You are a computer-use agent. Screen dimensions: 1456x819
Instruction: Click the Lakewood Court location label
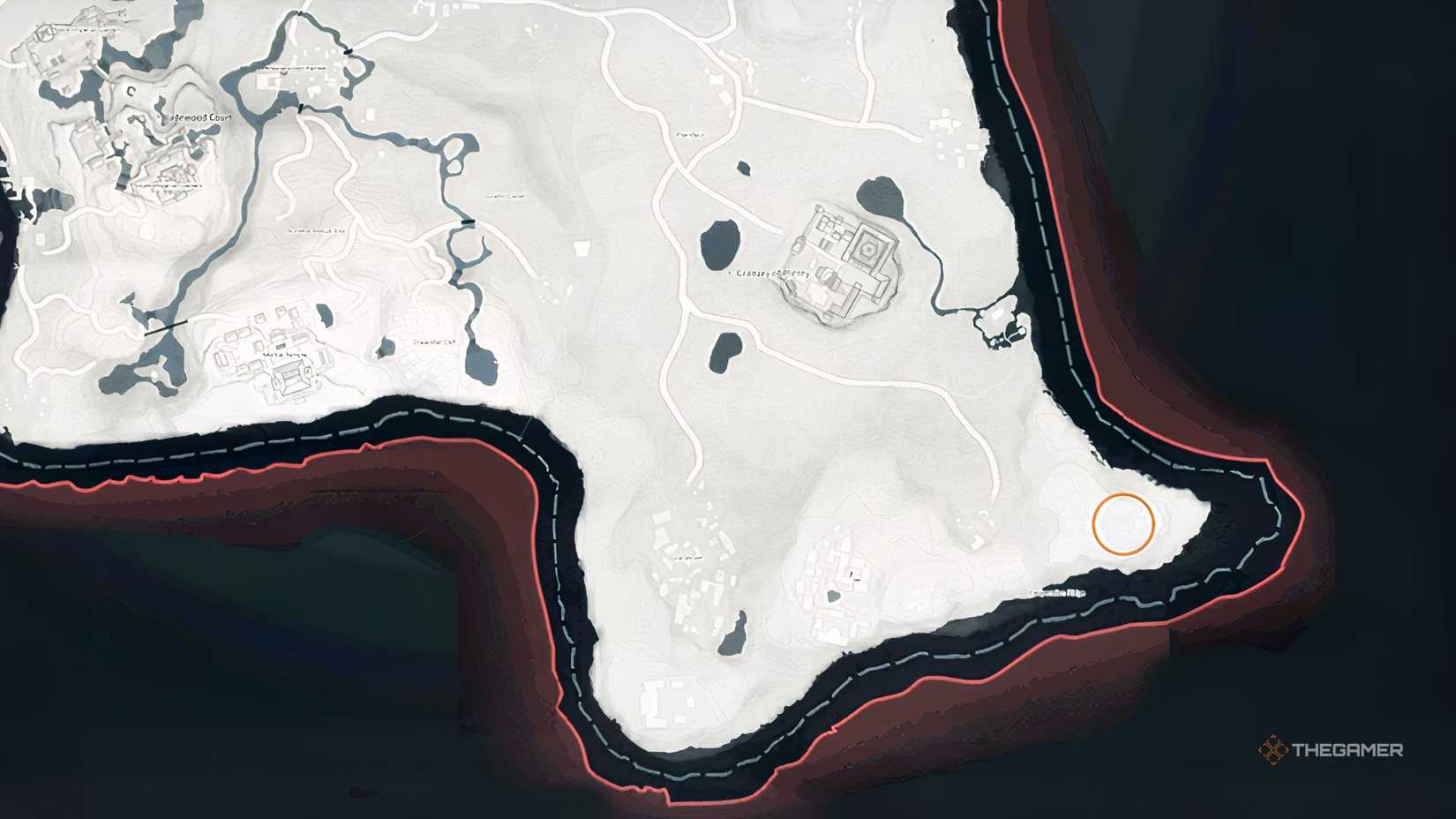[x=199, y=117]
